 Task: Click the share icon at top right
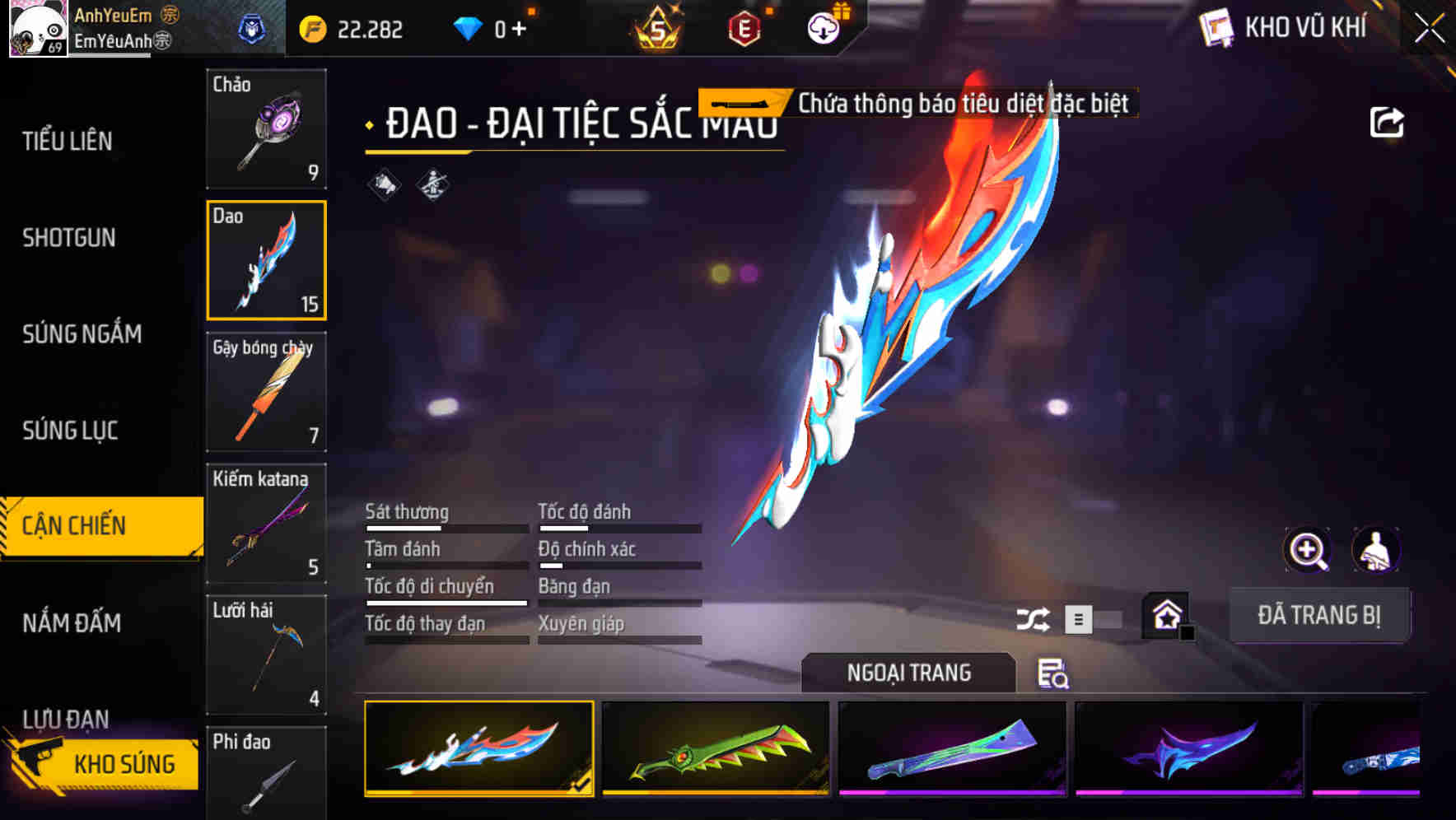click(1387, 122)
